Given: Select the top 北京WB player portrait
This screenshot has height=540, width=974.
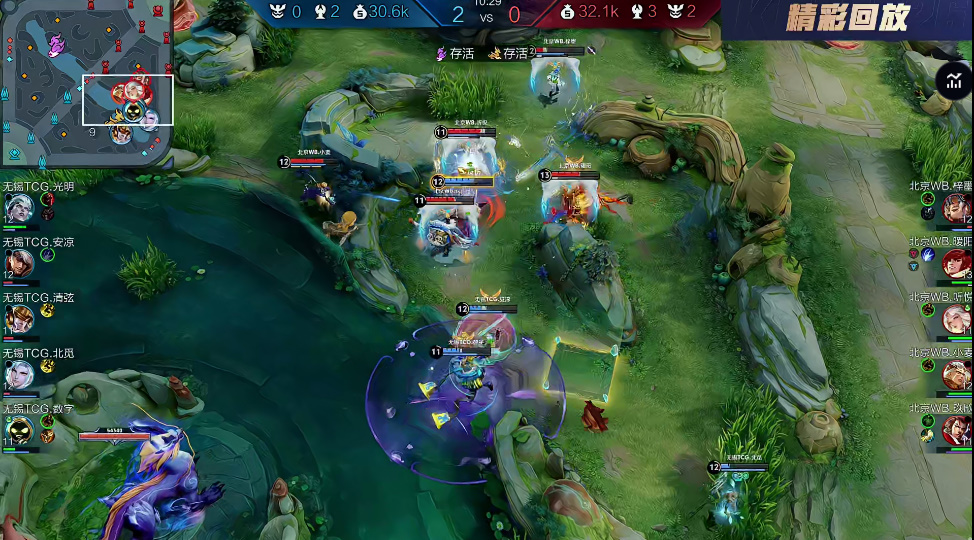Looking at the screenshot, I should point(956,208).
